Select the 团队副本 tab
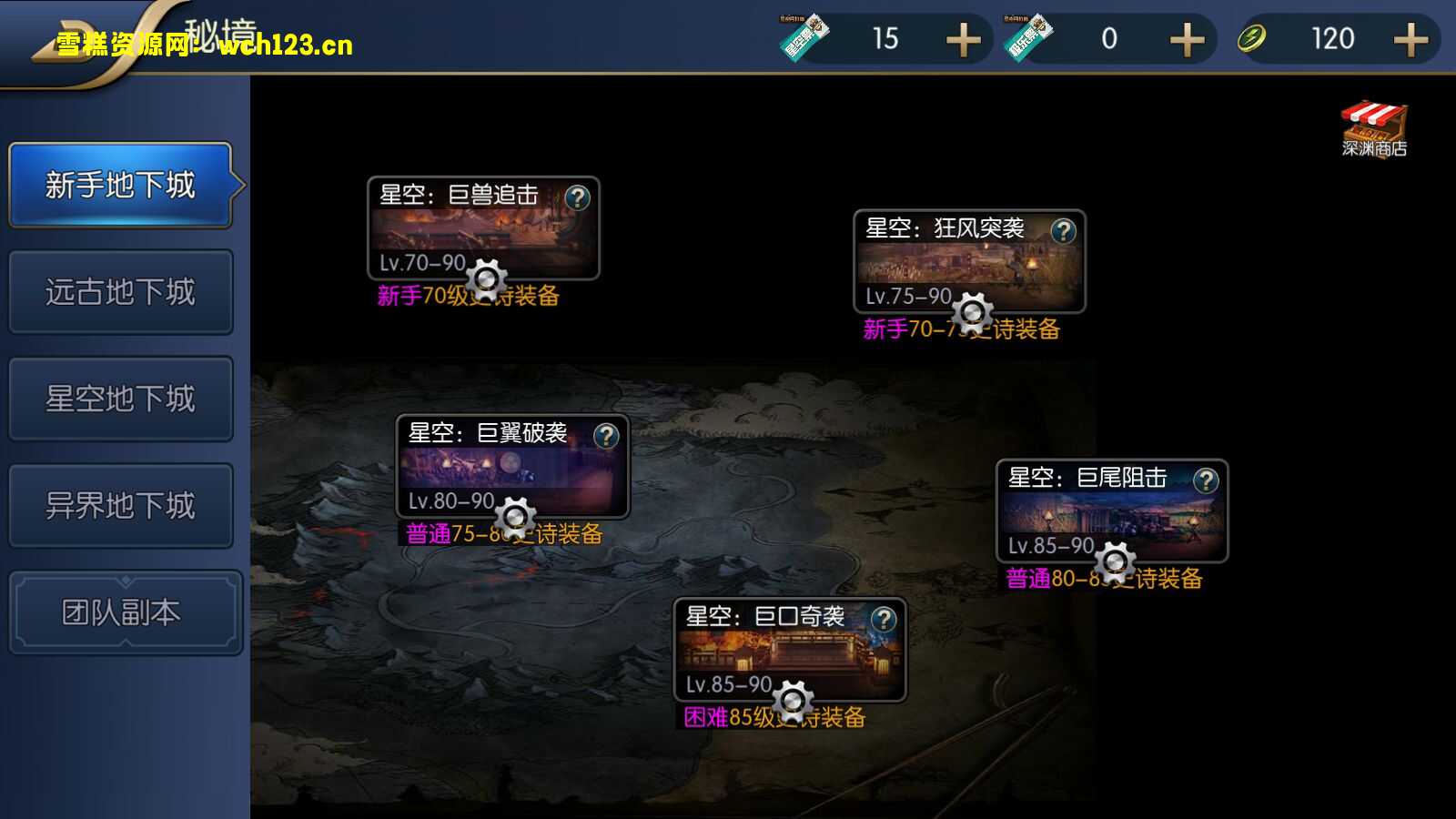 coord(121,611)
